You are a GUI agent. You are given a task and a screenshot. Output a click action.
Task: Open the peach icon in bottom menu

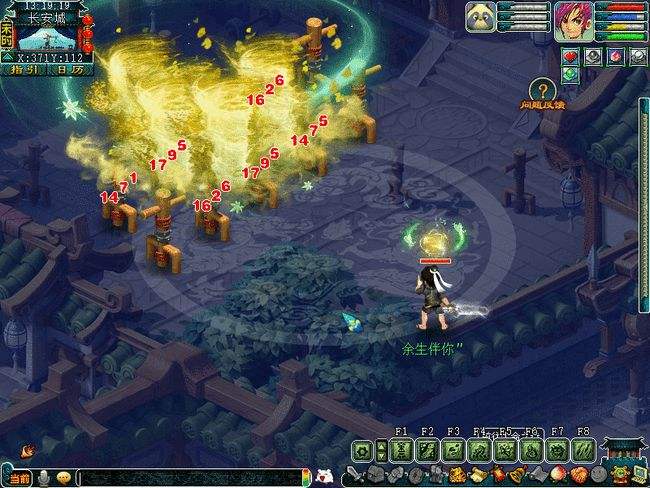coord(558,474)
